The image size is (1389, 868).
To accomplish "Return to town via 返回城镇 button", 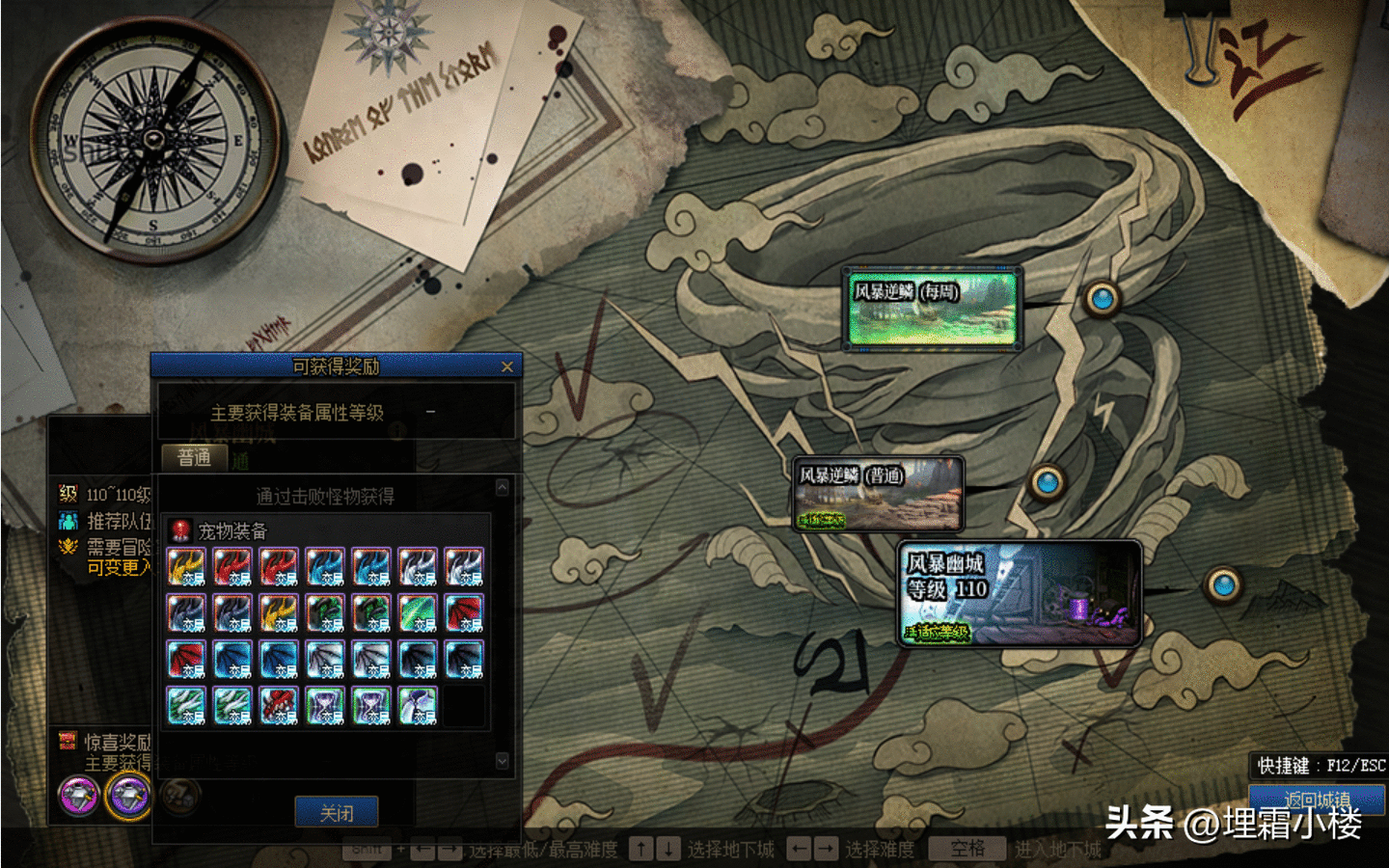I will coord(1317,799).
